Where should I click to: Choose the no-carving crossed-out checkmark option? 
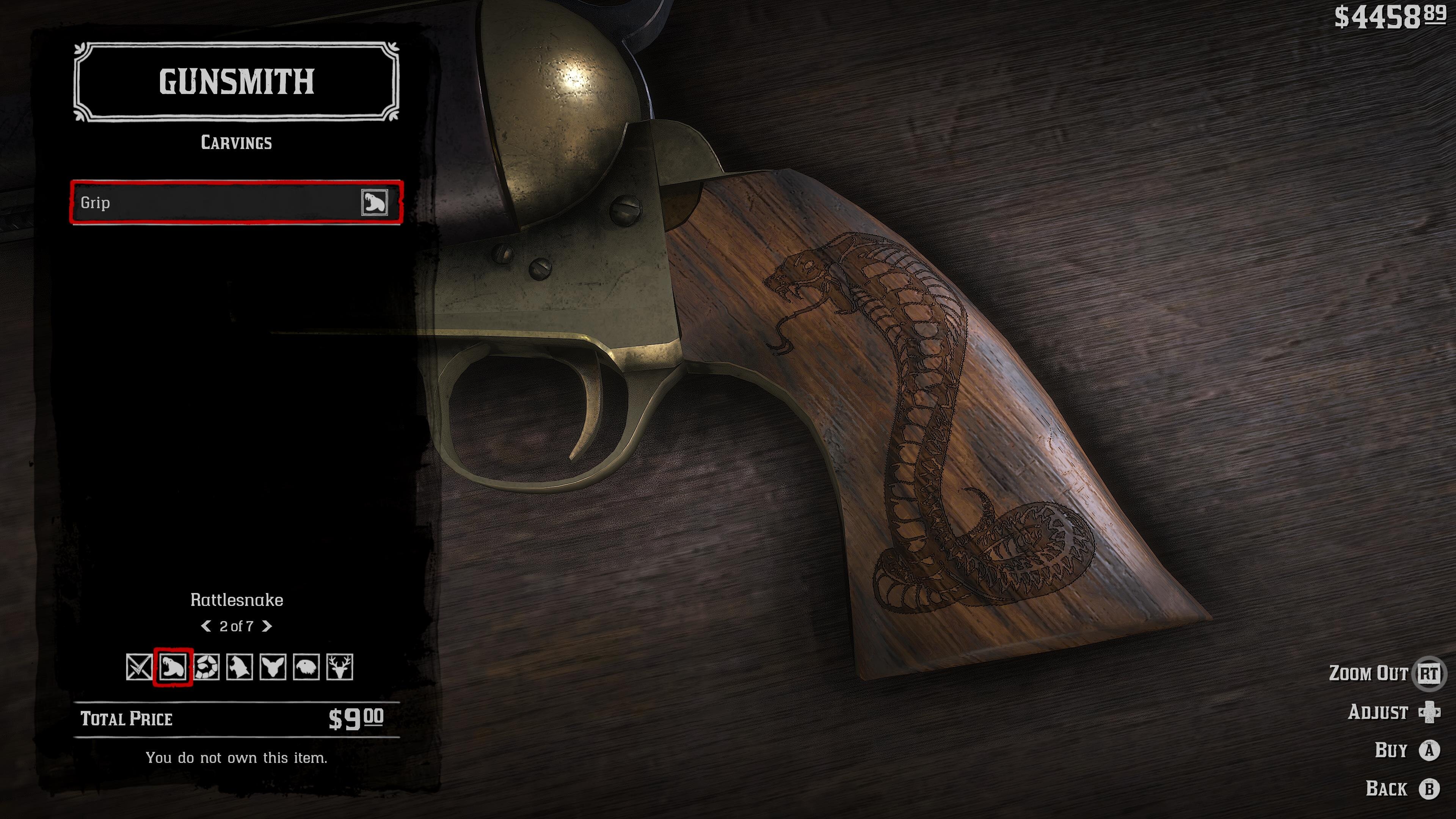[139, 667]
